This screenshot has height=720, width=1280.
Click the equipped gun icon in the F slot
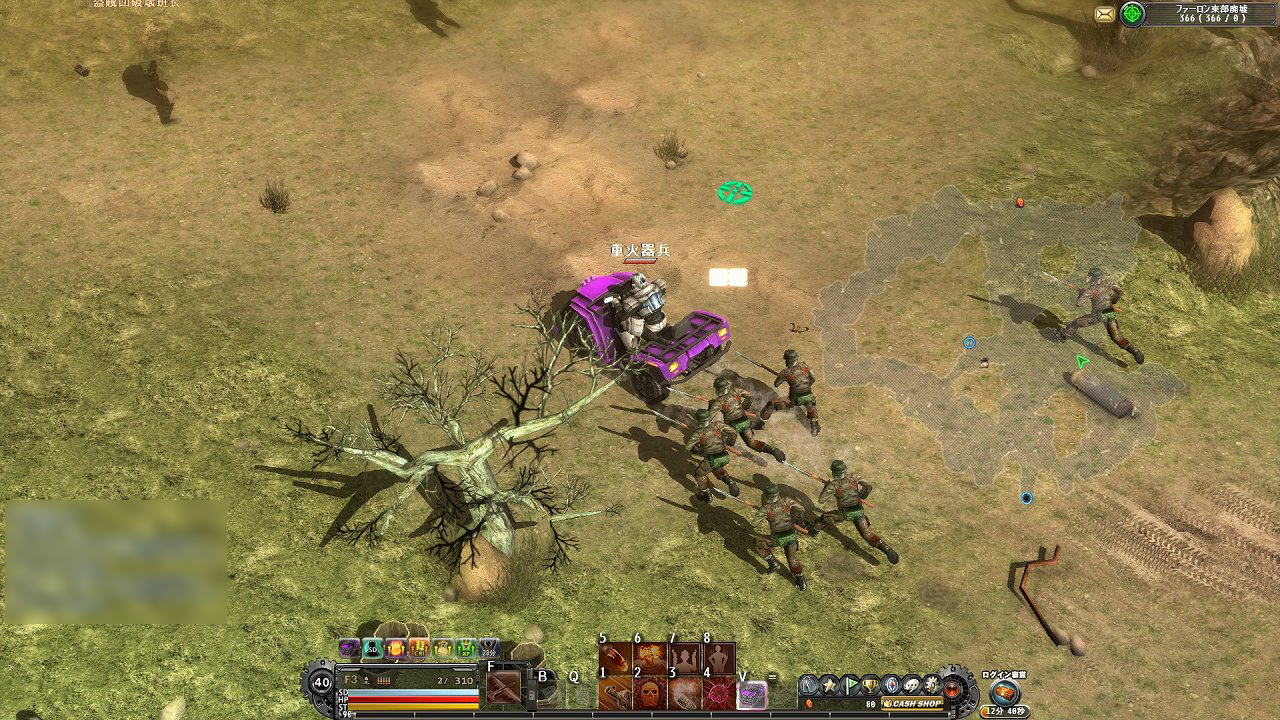[502, 687]
